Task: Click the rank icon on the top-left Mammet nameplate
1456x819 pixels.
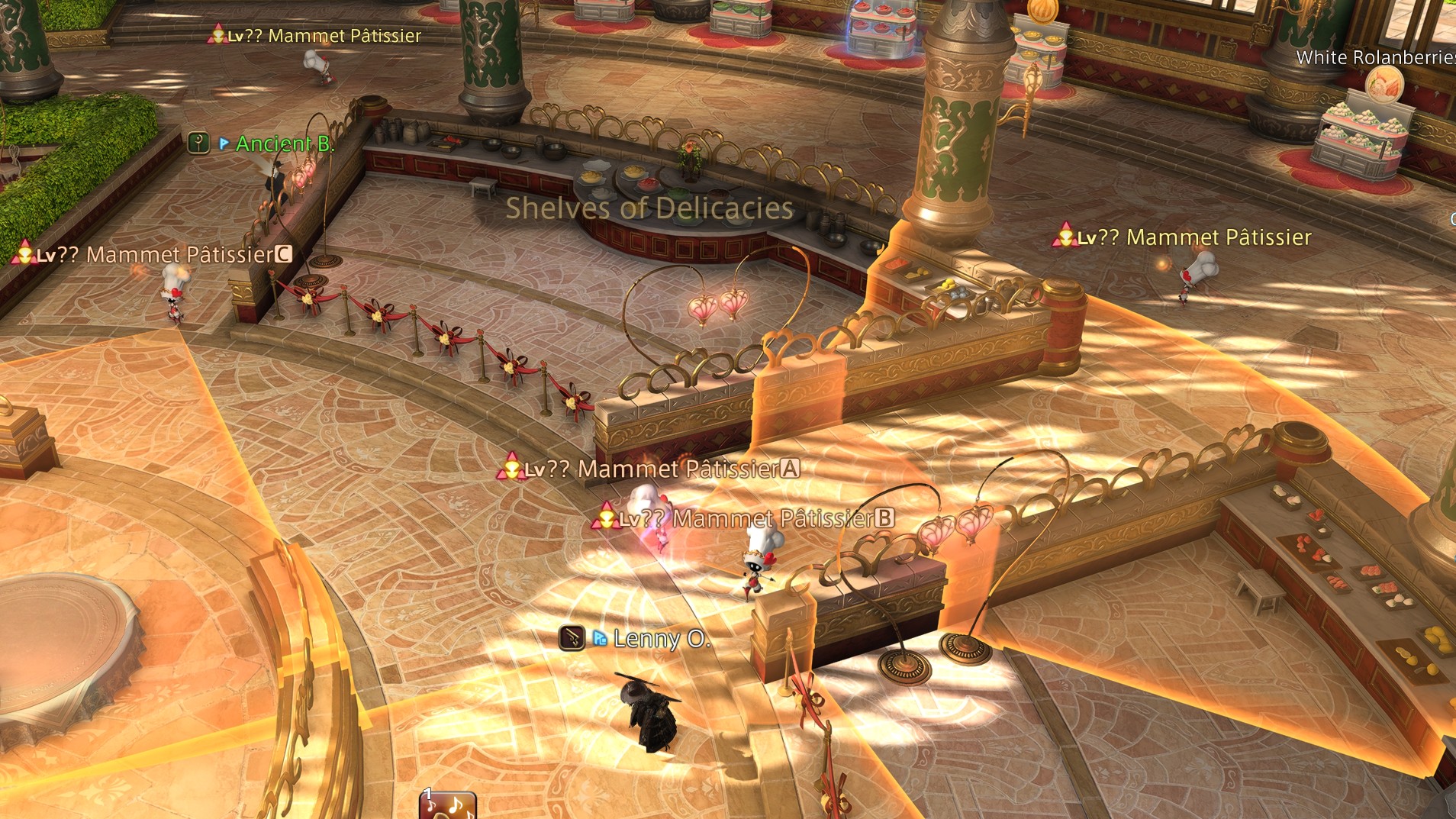Action: click(217, 34)
